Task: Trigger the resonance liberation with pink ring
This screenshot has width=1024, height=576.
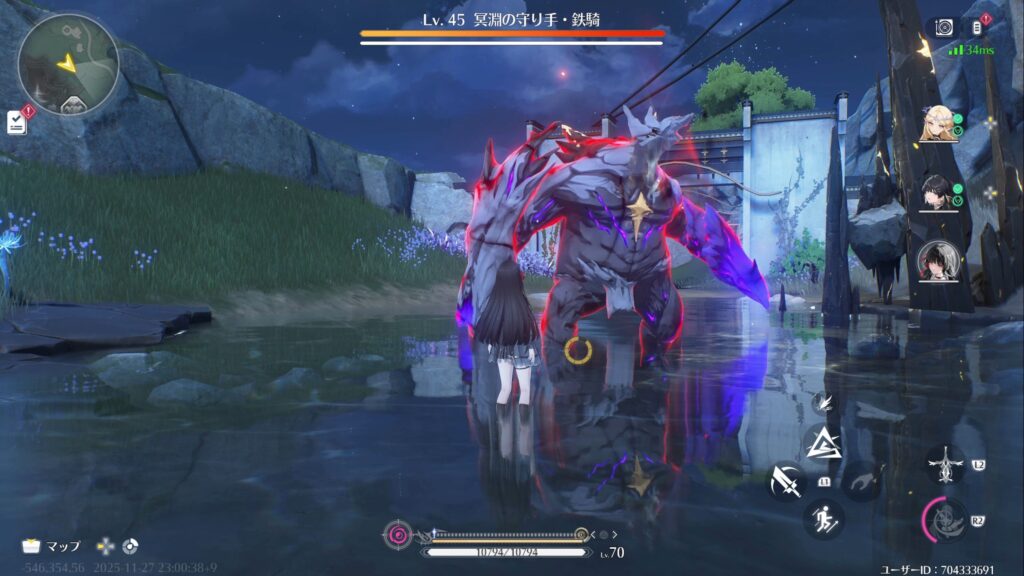Action: [945, 519]
